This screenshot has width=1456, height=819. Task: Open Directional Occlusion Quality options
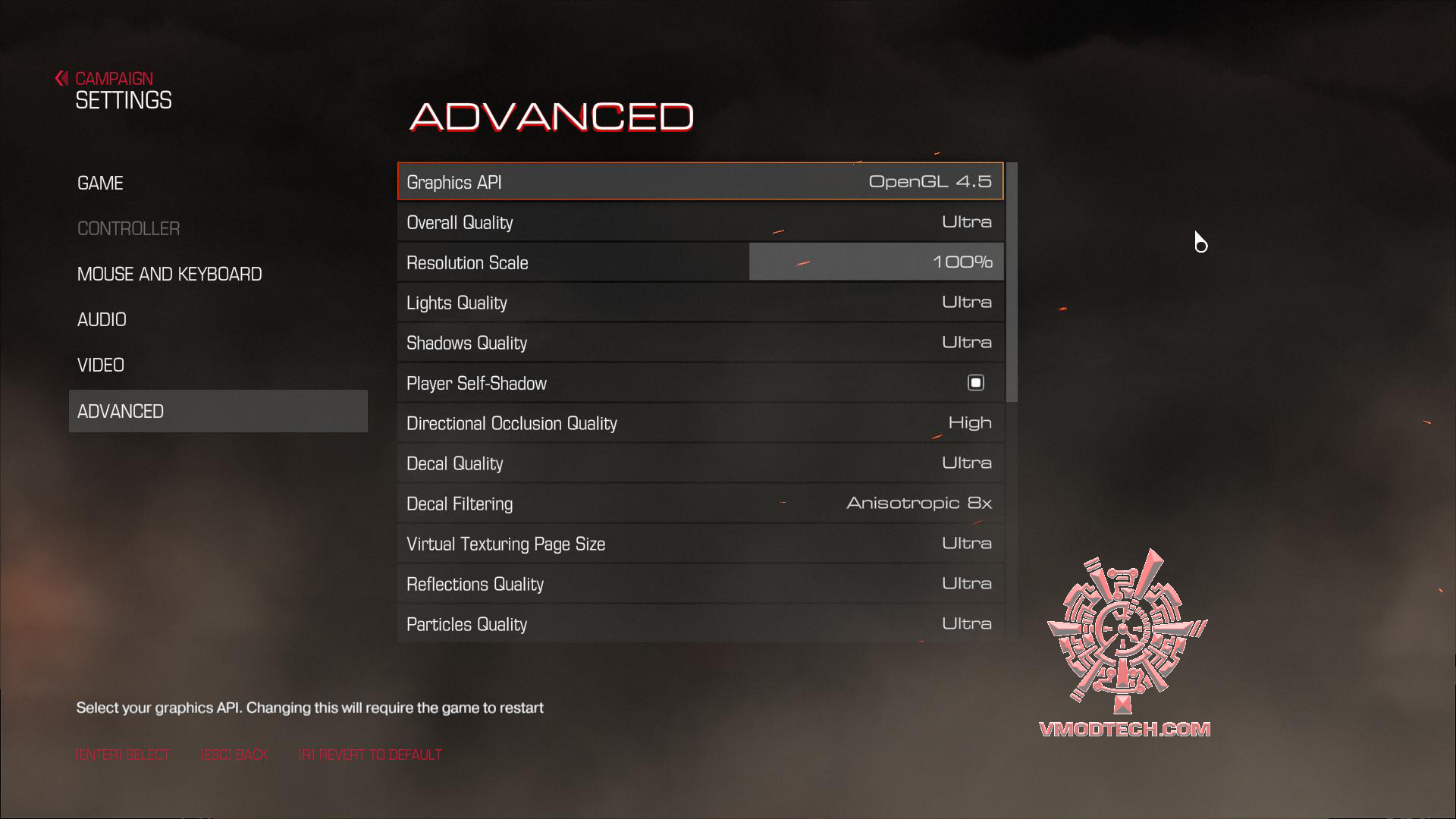click(x=699, y=422)
